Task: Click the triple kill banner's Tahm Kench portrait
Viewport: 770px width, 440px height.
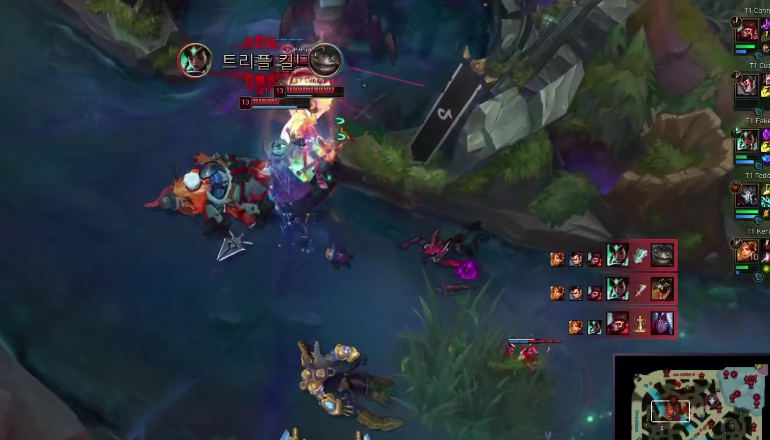Action: 325,60
